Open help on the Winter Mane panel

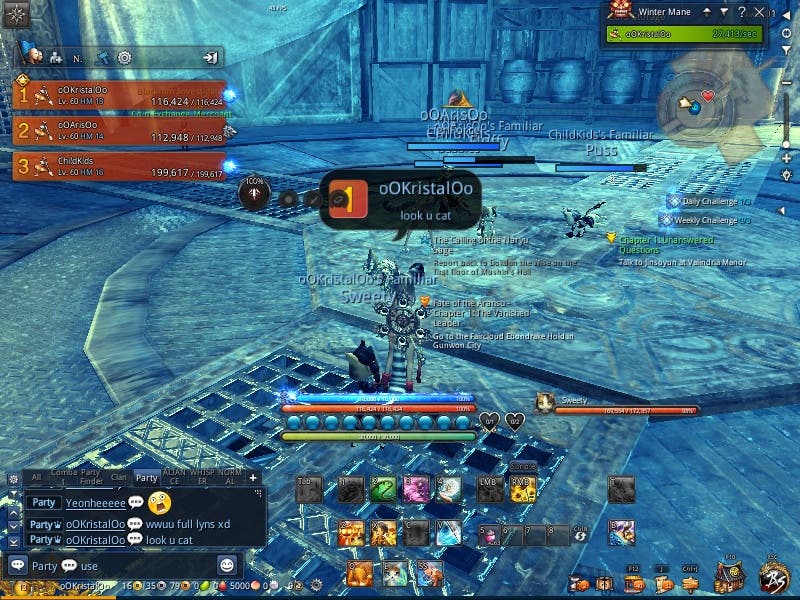741,12
